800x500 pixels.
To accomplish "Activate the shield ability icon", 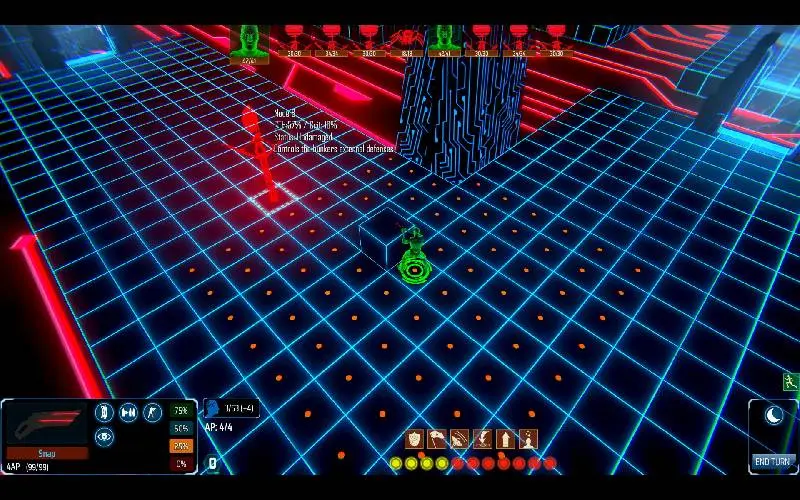I will [414, 438].
